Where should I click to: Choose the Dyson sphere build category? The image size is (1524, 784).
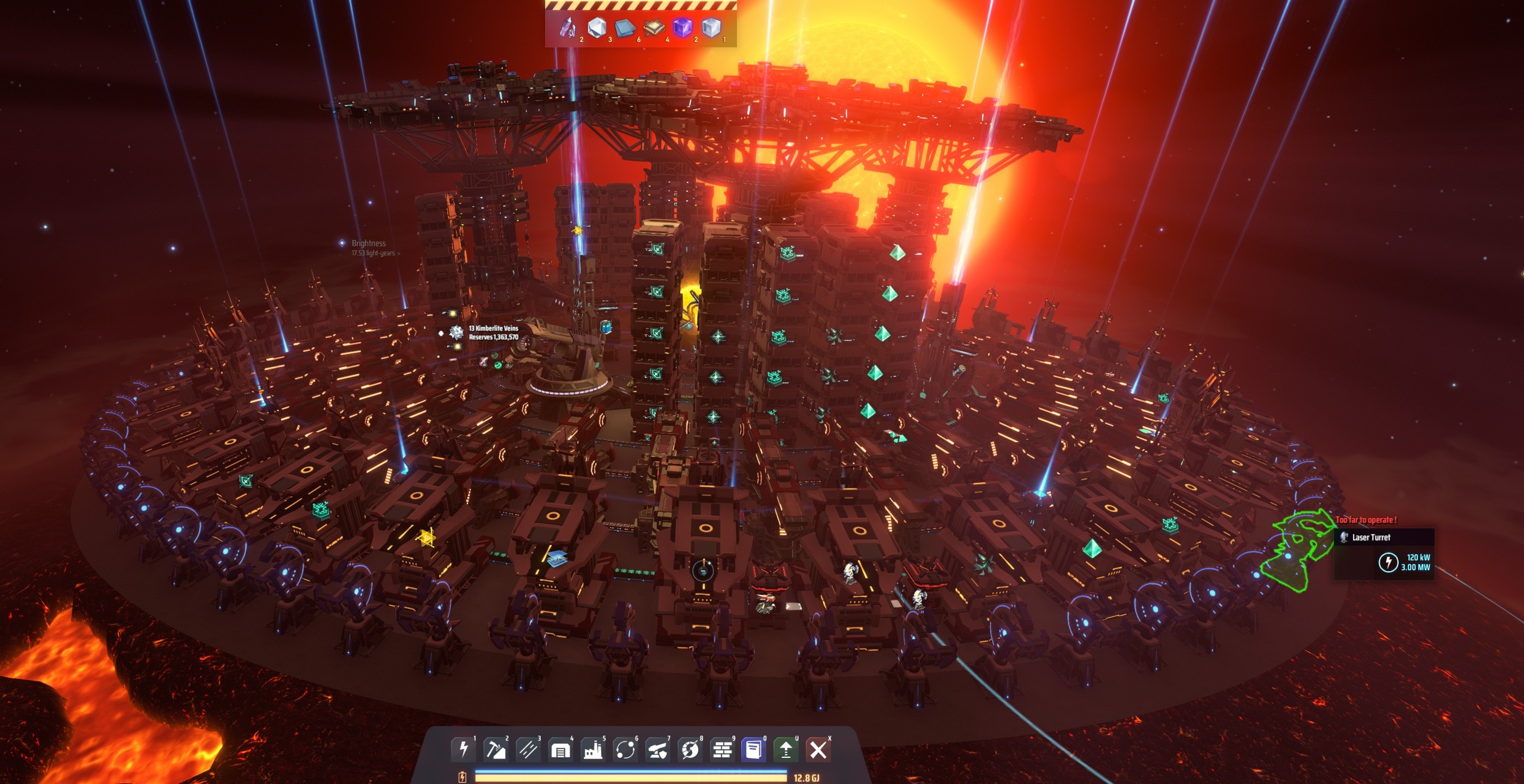(689, 750)
